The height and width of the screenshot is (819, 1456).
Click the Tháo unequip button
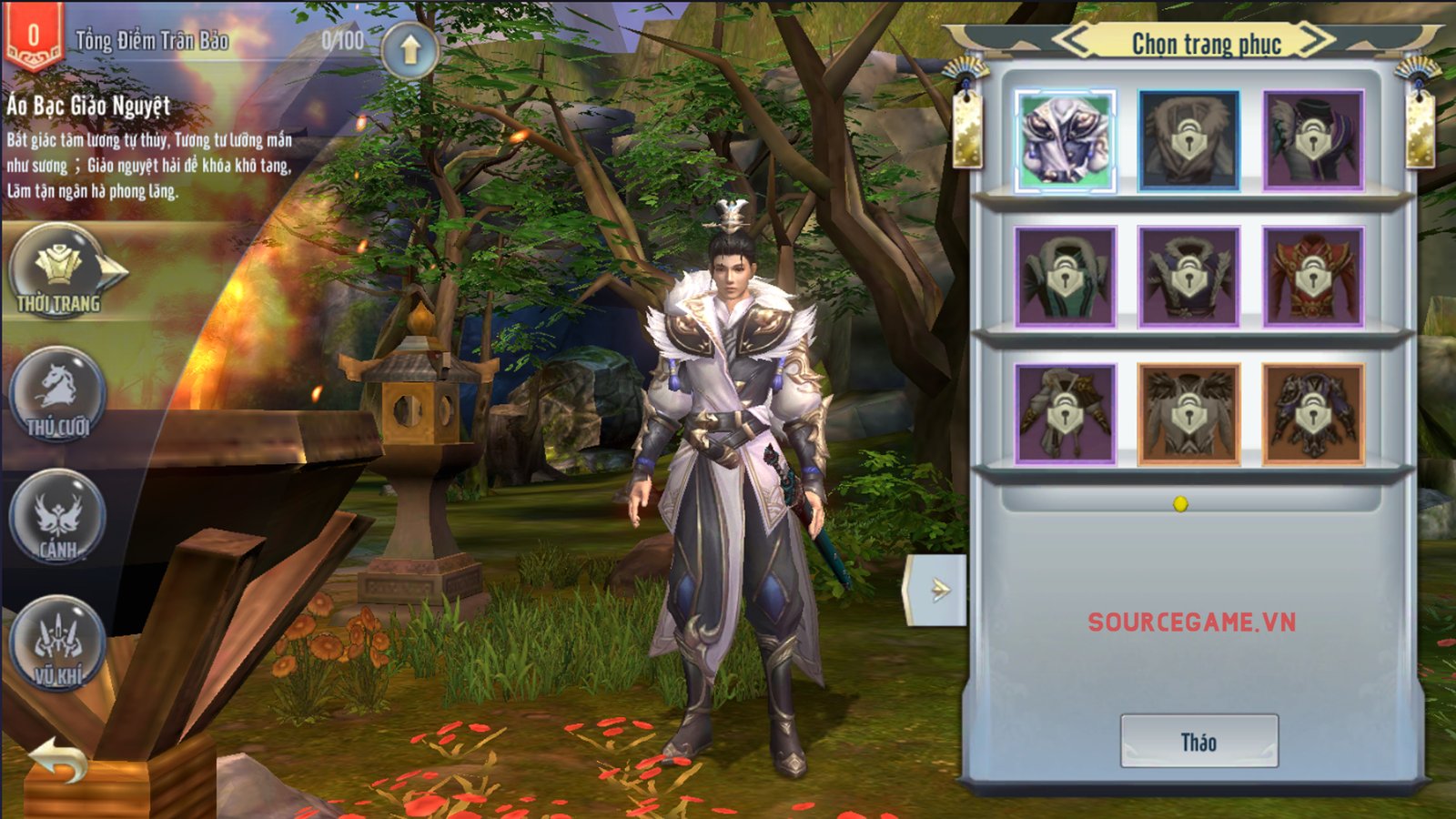[x=1198, y=742]
